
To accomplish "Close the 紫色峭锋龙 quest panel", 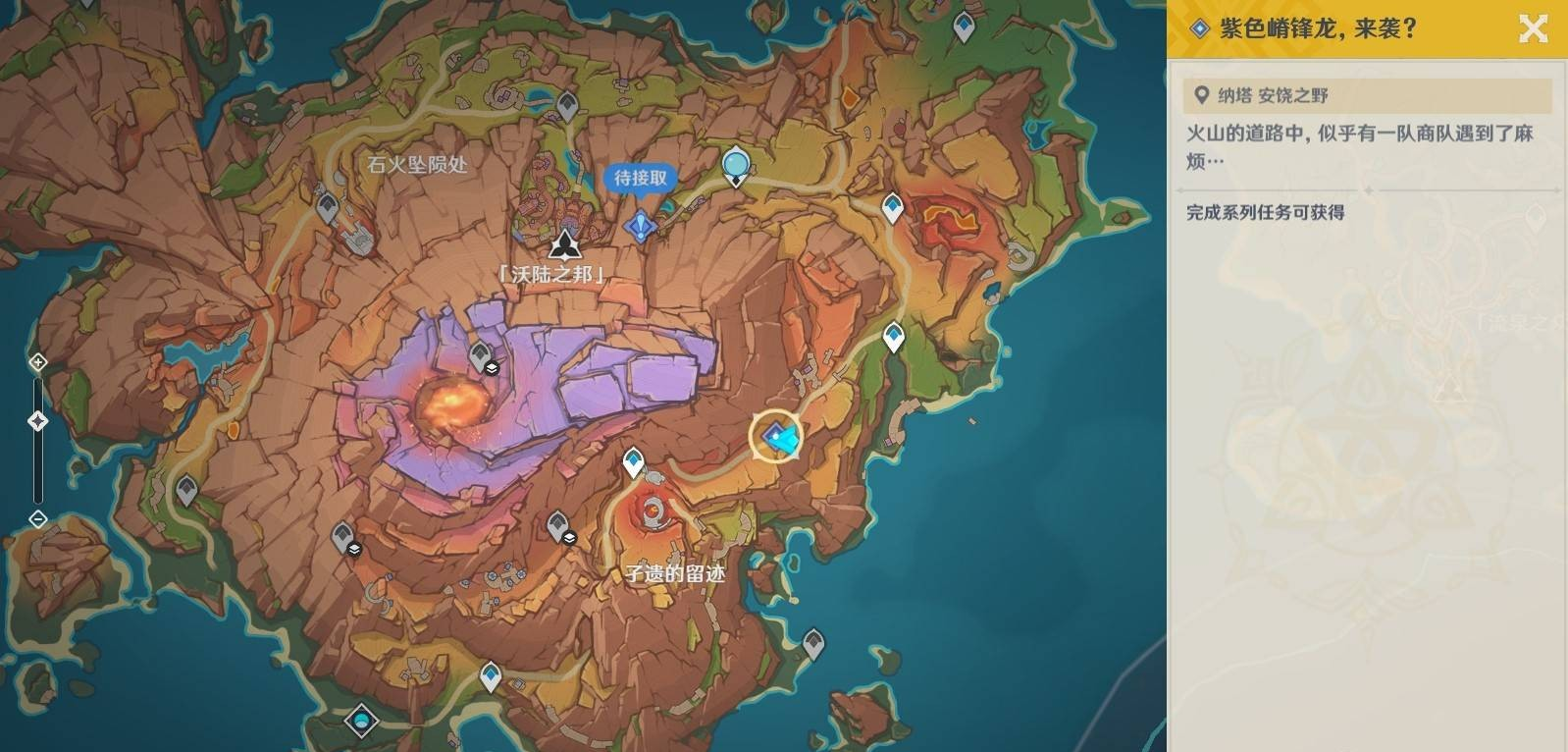I will (x=1531, y=28).
